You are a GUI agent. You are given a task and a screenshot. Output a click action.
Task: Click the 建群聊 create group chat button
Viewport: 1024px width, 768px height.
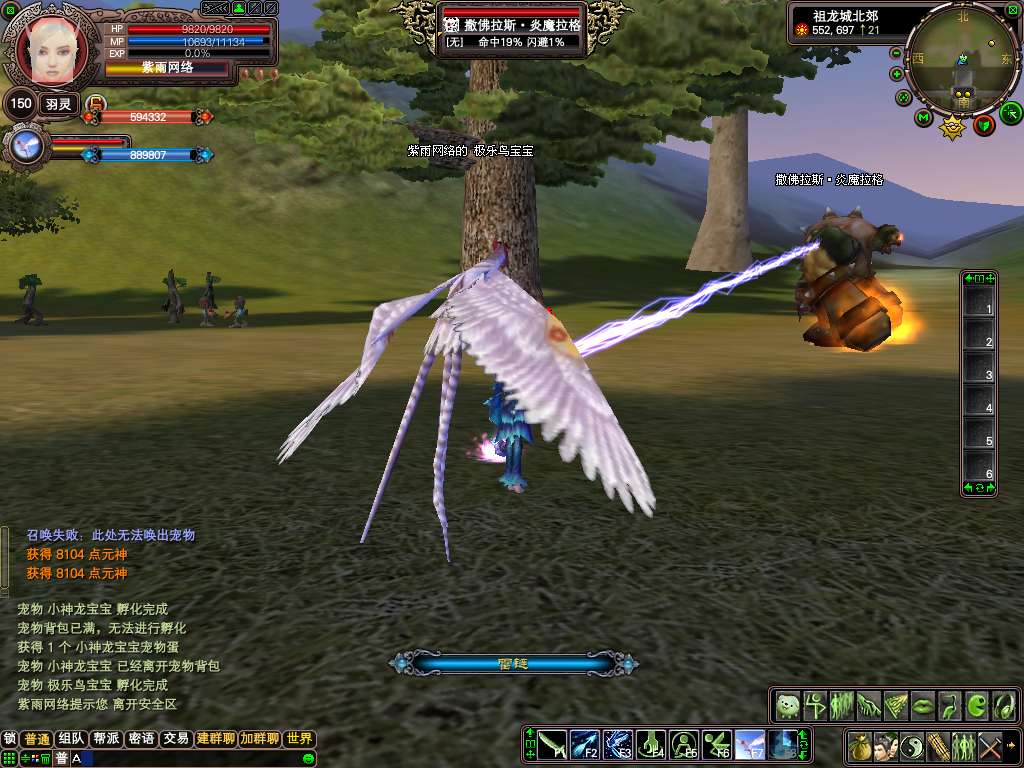click(x=215, y=739)
